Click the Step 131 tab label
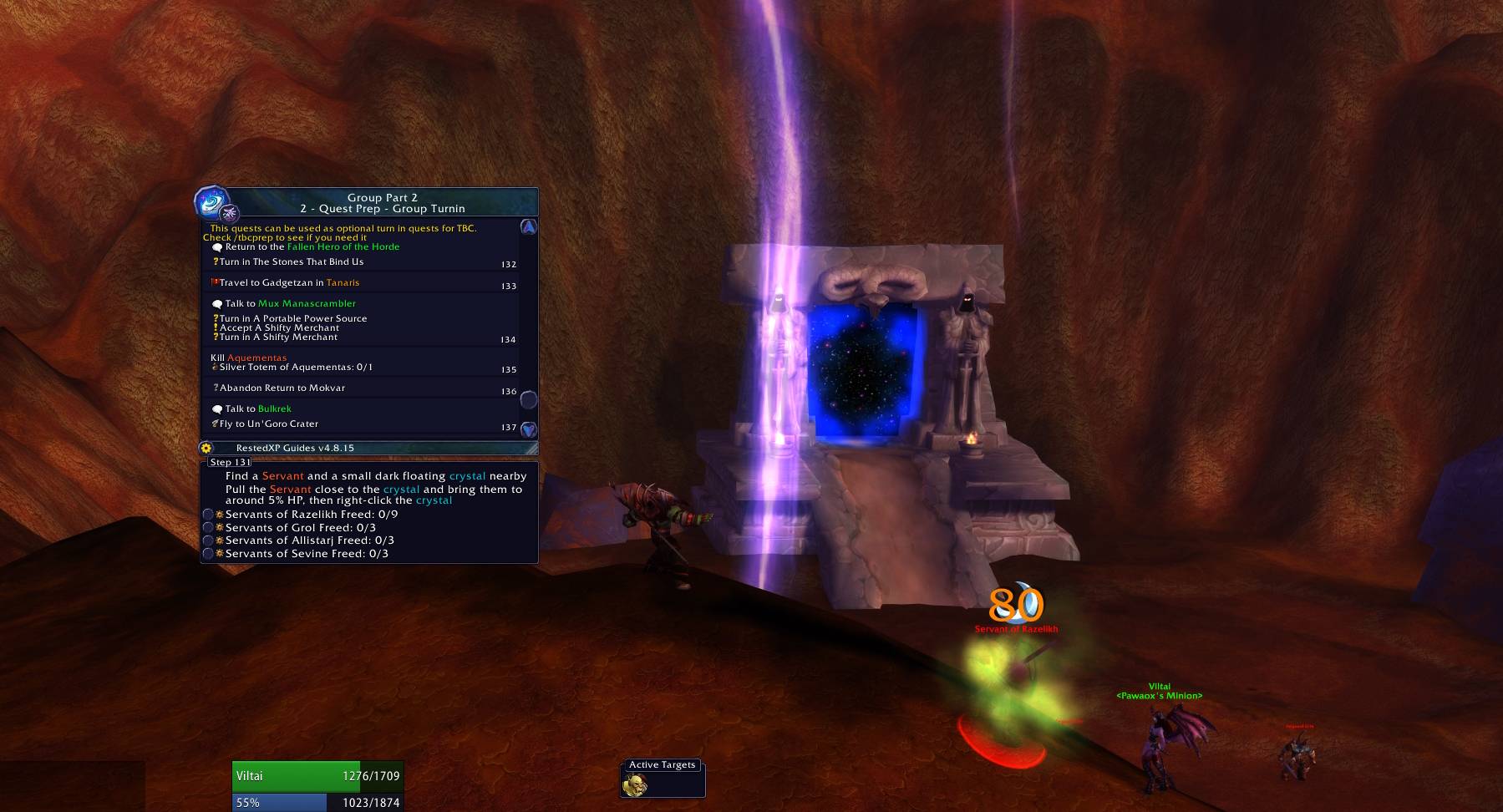Viewport: 1503px width, 812px height. pos(230,462)
